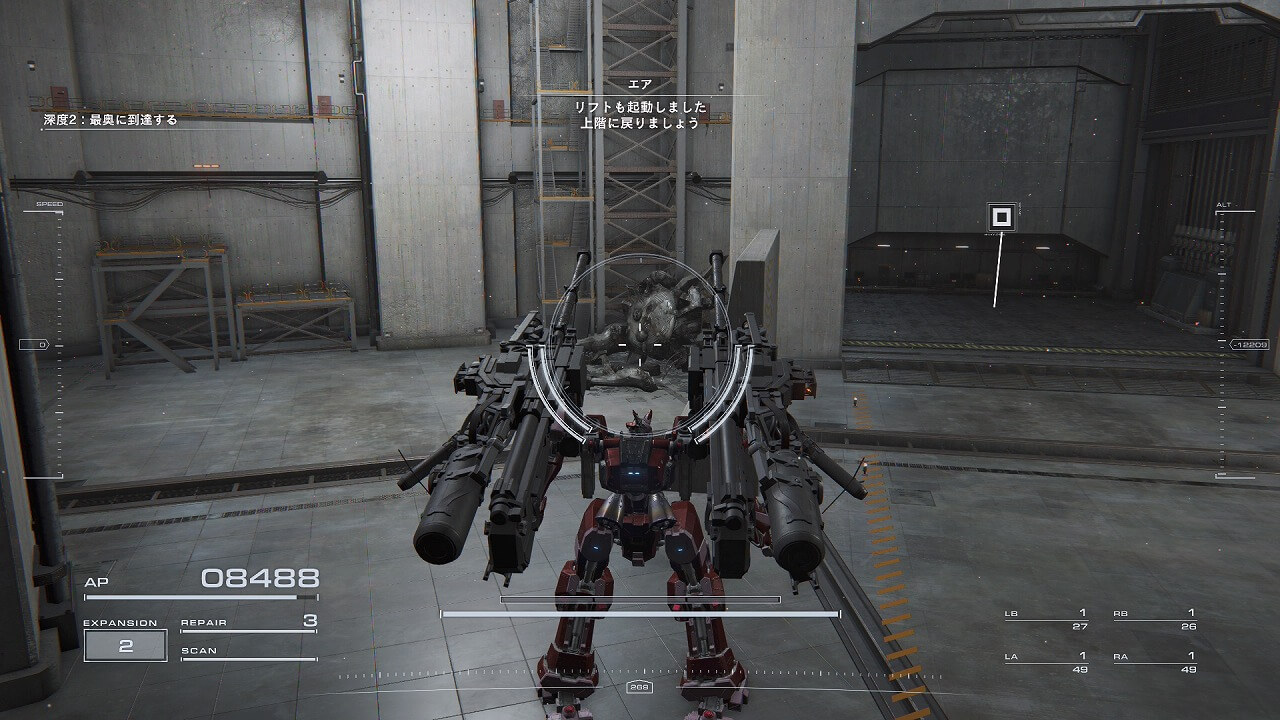Click the 深度2 objective tracker text
Screen dimensions: 1280x720
tap(110, 119)
